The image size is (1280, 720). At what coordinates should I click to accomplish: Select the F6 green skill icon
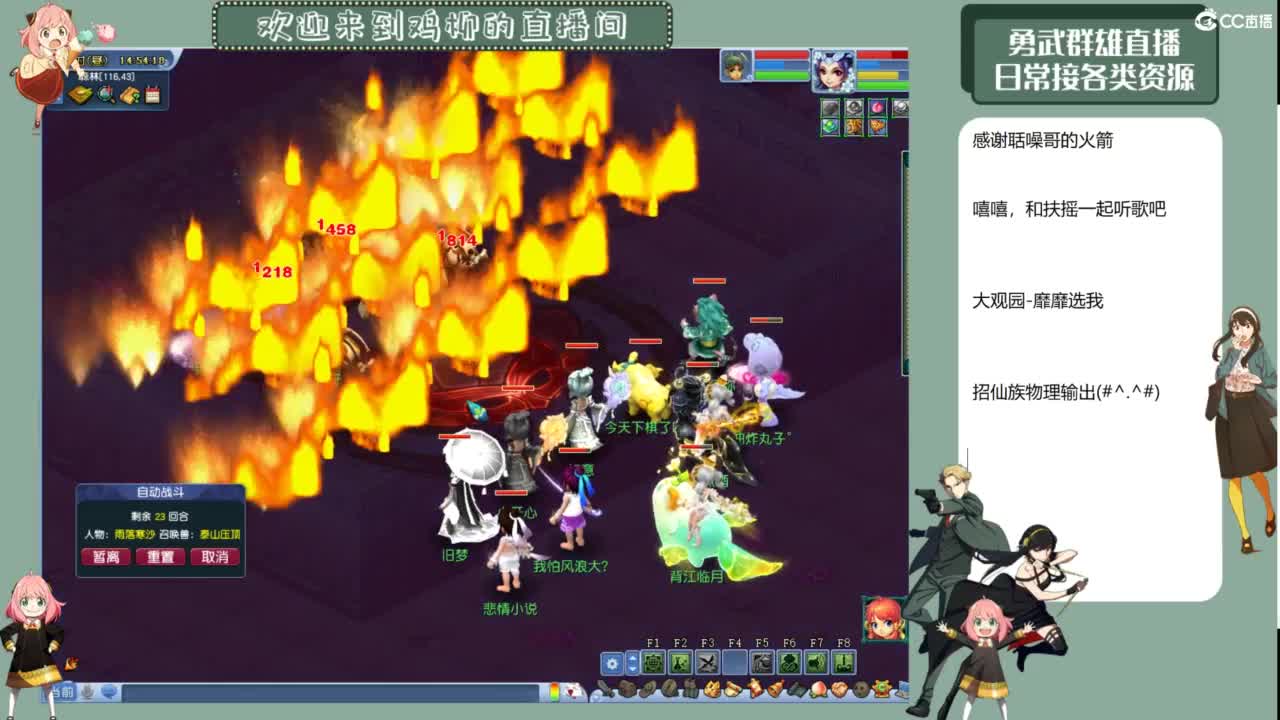click(789, 662)
